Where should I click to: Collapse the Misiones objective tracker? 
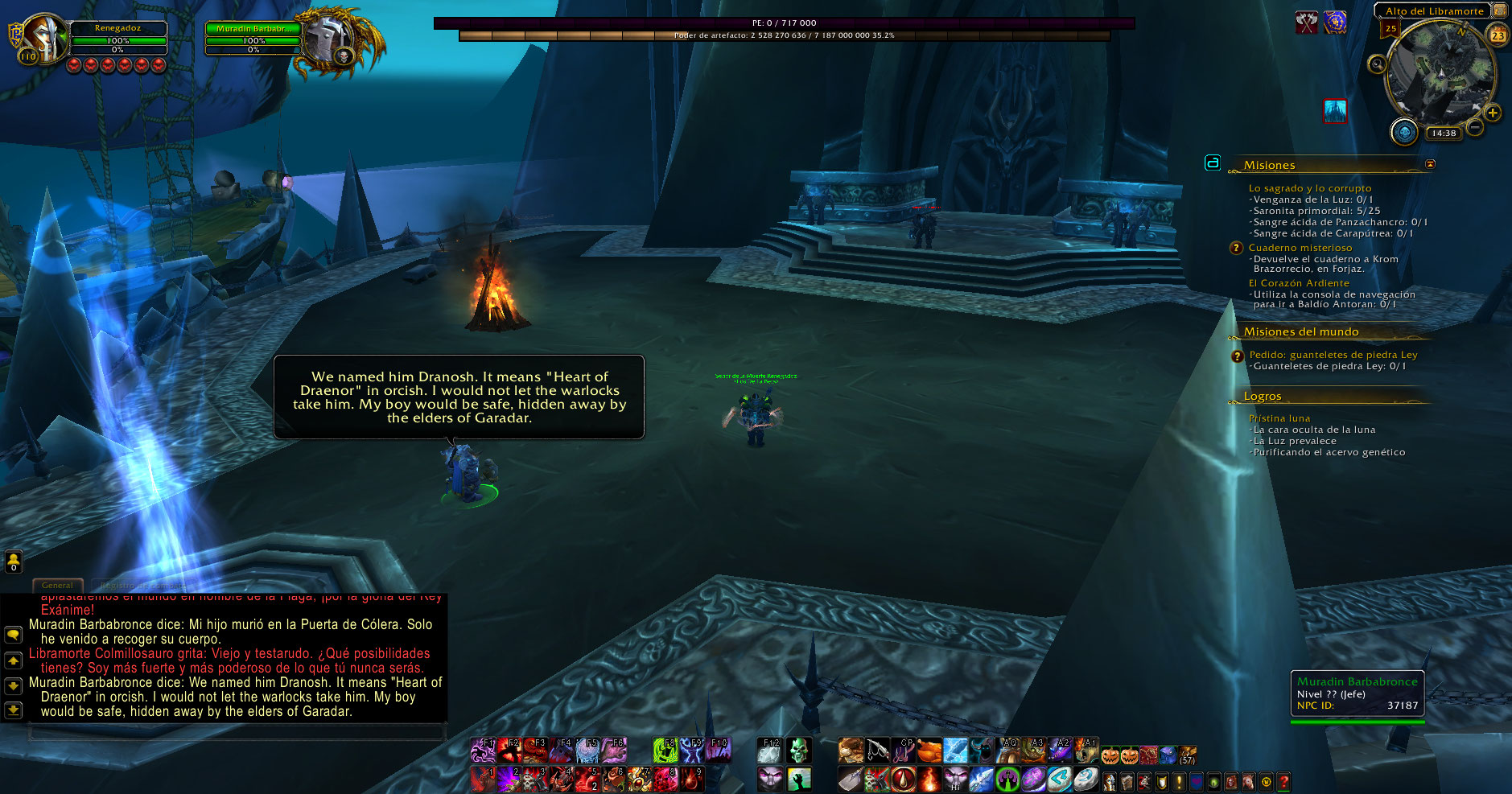point(1430,164)
